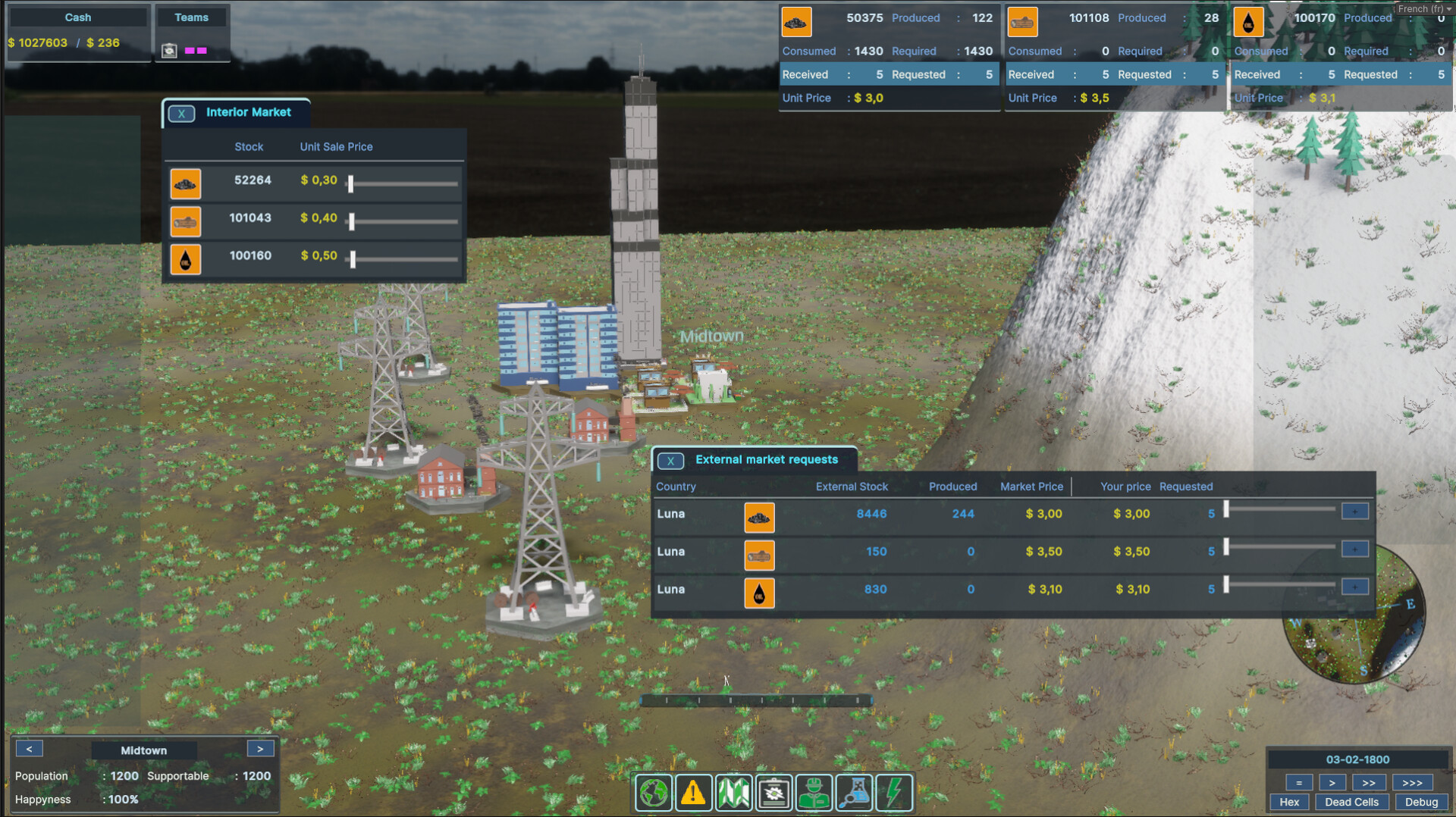Image resolution: width=1456 pixels, height=817 pixels.
Task: Select the External market requests tab
Action: click(x=767, y=459)
